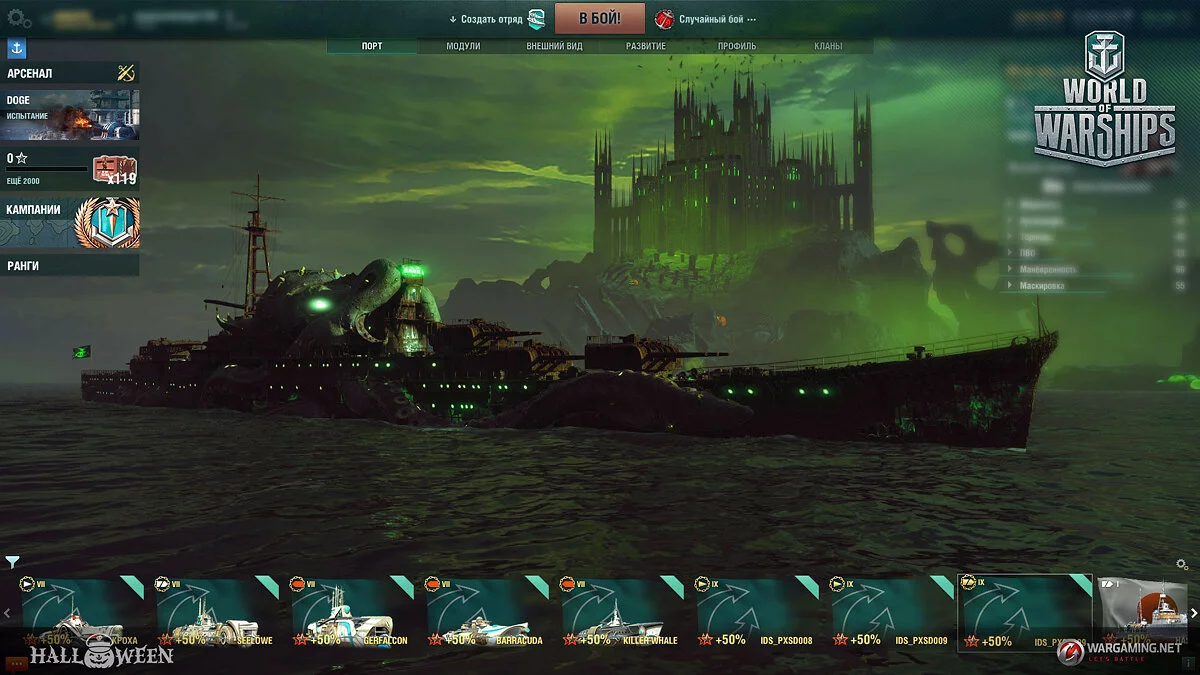Screen dimensions: 1200x675
Task: Open the Арсенал panel
Action: 70,73
